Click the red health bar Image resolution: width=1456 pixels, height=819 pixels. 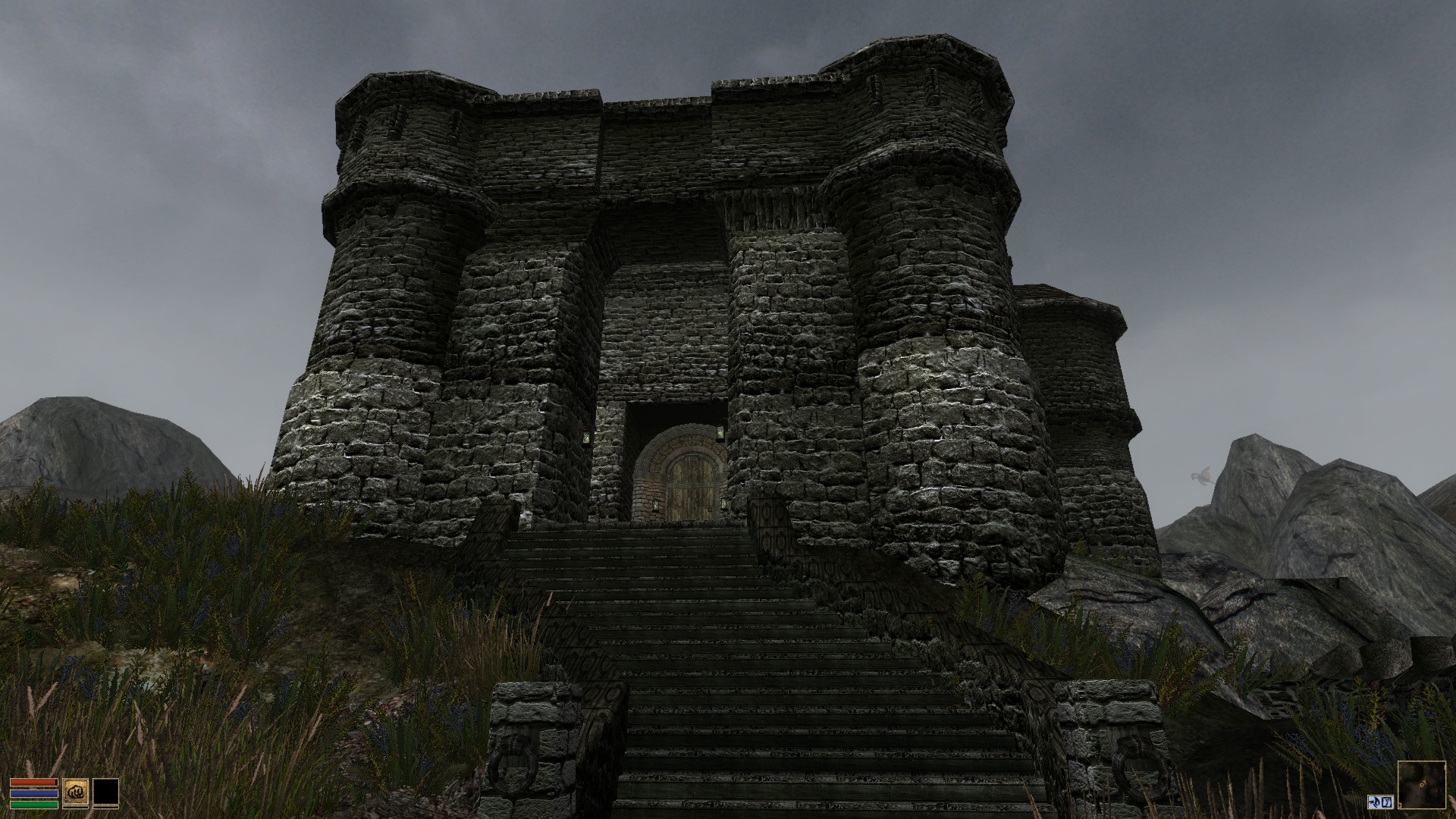(33, 782)
